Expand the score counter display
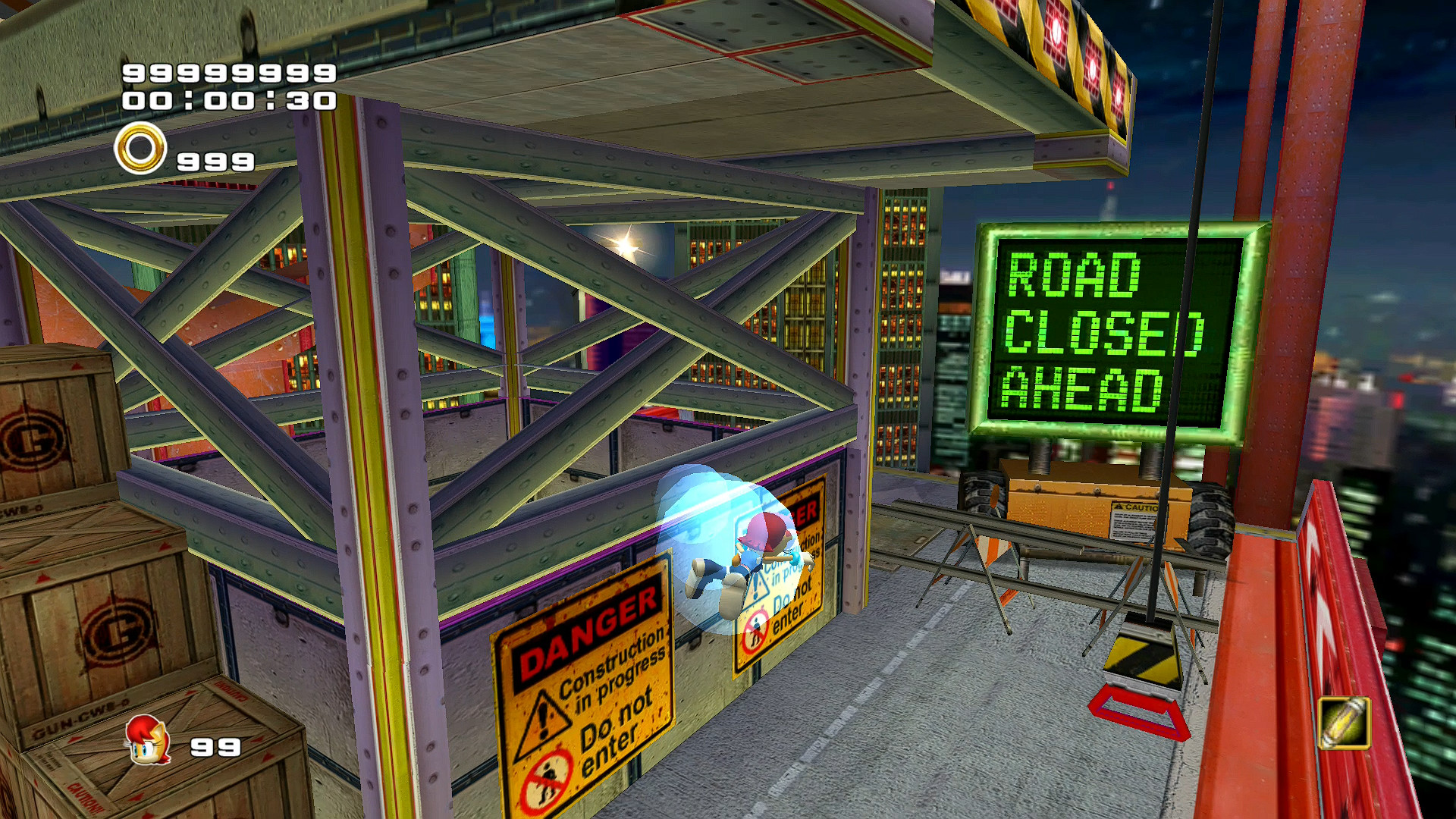Screen dimensions: 1456x819 (x=227, y=74)
